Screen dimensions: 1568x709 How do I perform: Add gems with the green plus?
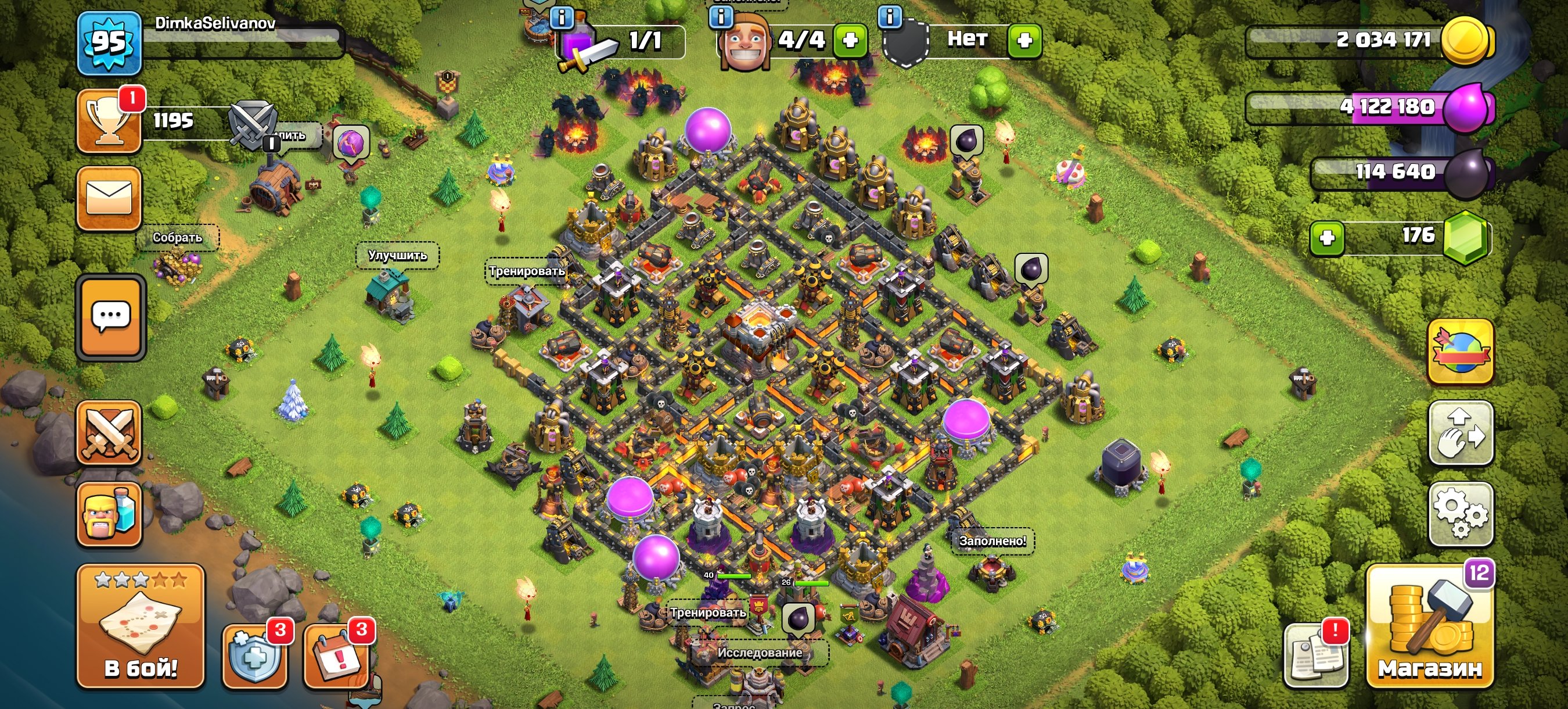pyautogui.click(x=1327, y=238)
